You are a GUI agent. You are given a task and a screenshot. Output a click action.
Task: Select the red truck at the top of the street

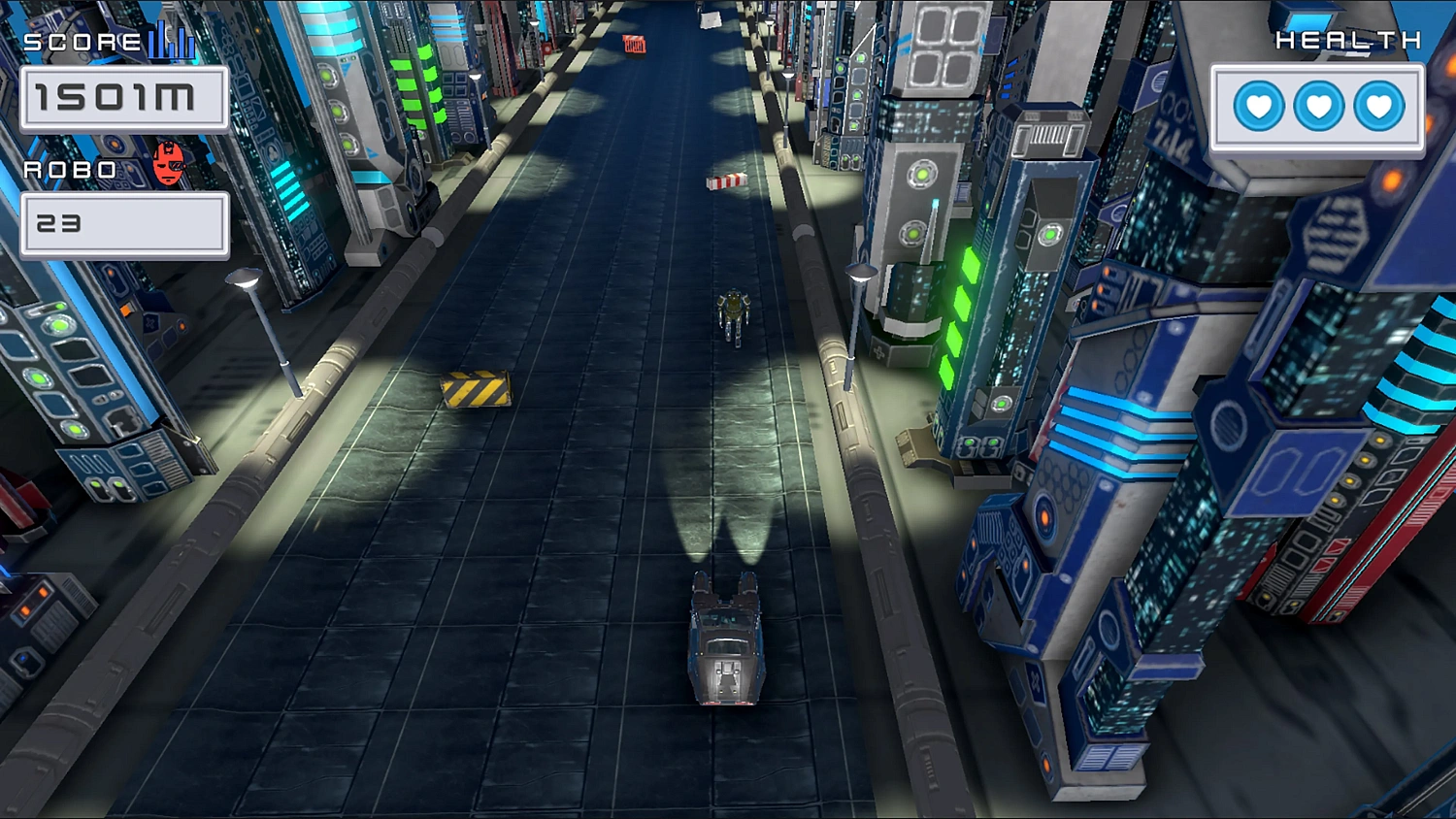[x=635, y=42]
